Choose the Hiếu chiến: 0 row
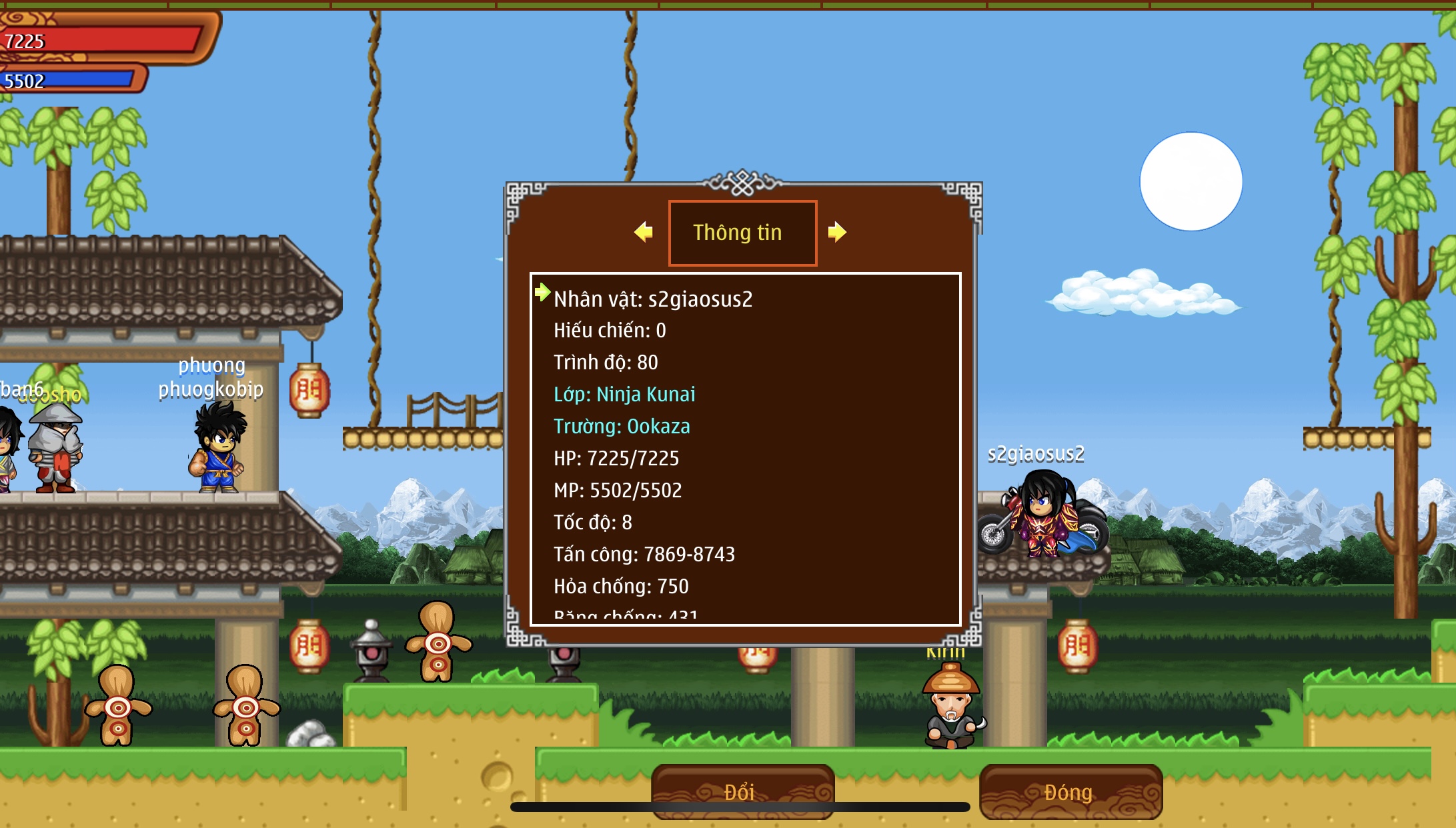Image resolution: width=1456 pixels, height=828 pixels. [x=610, y=331]
